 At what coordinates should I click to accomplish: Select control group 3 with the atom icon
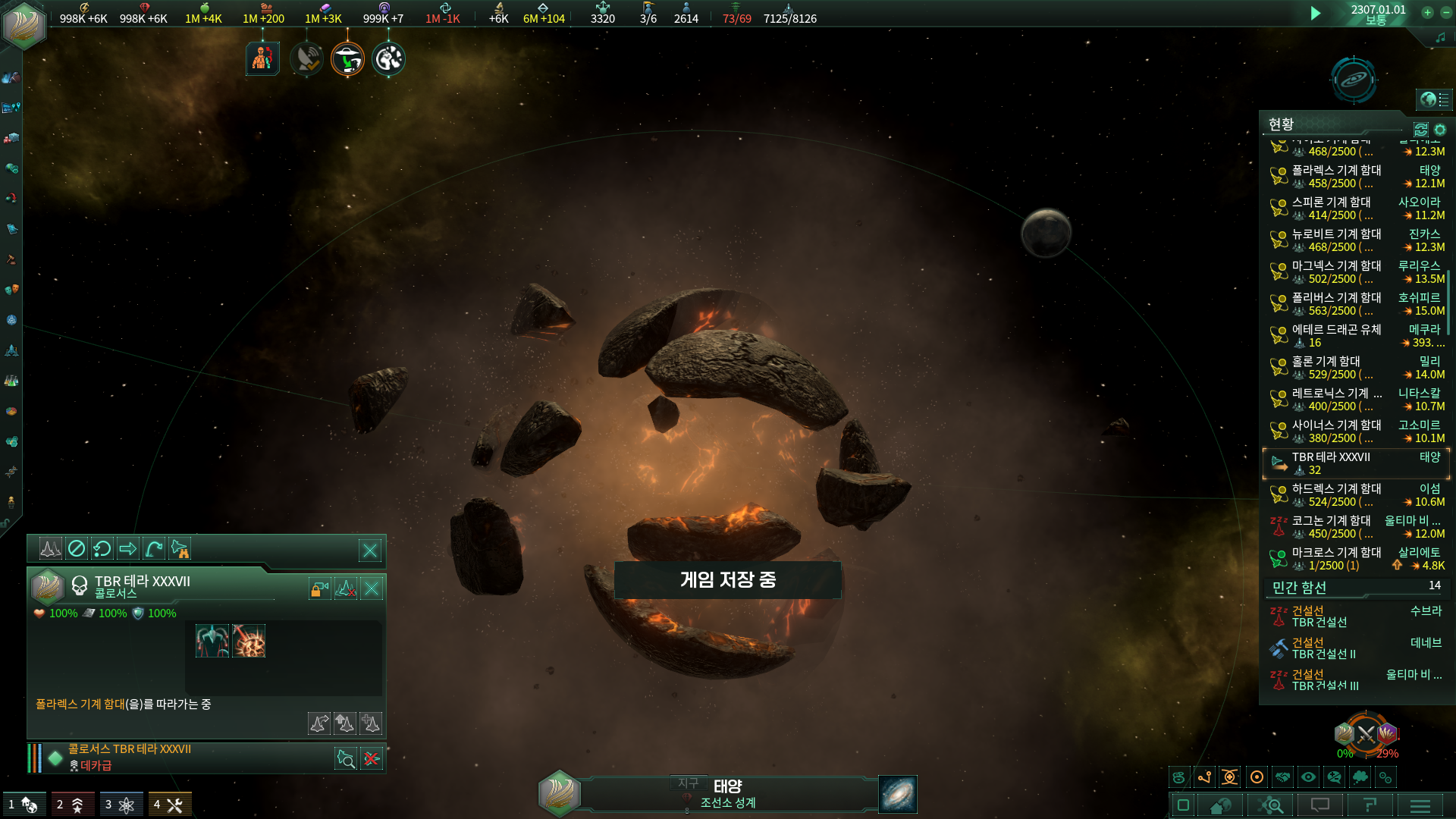pyautogui.click(x=120, y=805)
